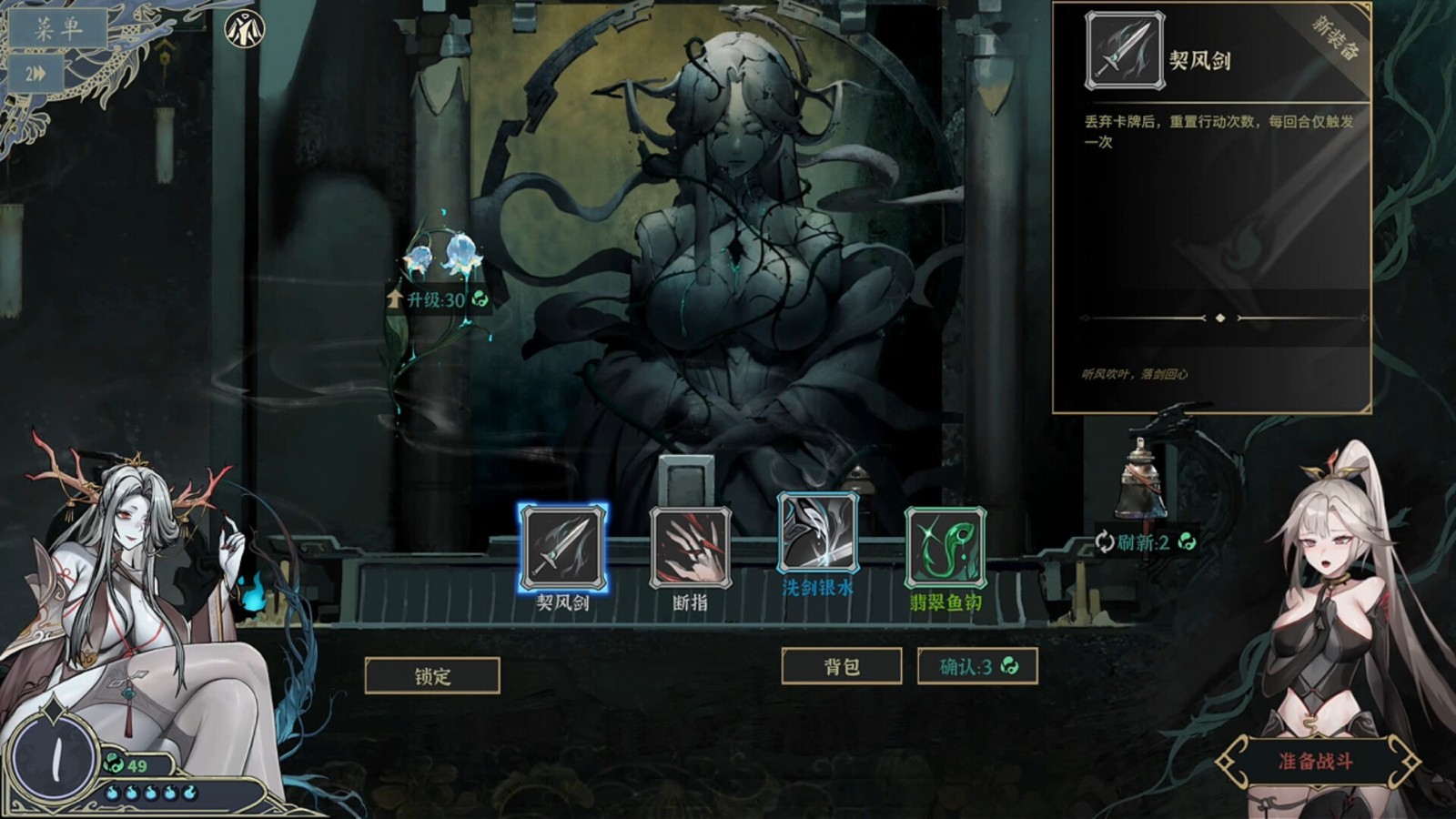
Task: Click the round character emblem icon
Action: (244, 28)
